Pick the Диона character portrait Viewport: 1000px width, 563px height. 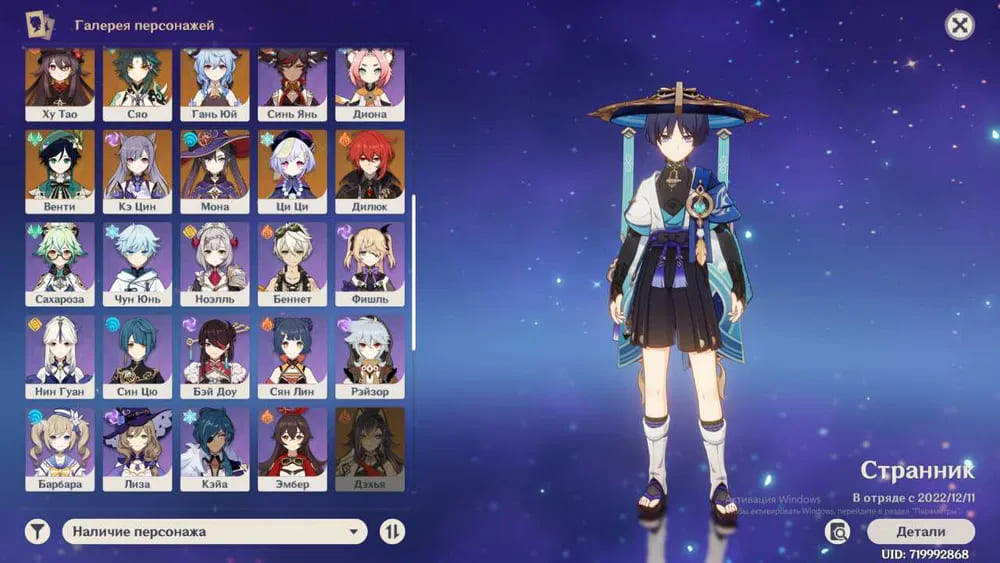point(370,84)
